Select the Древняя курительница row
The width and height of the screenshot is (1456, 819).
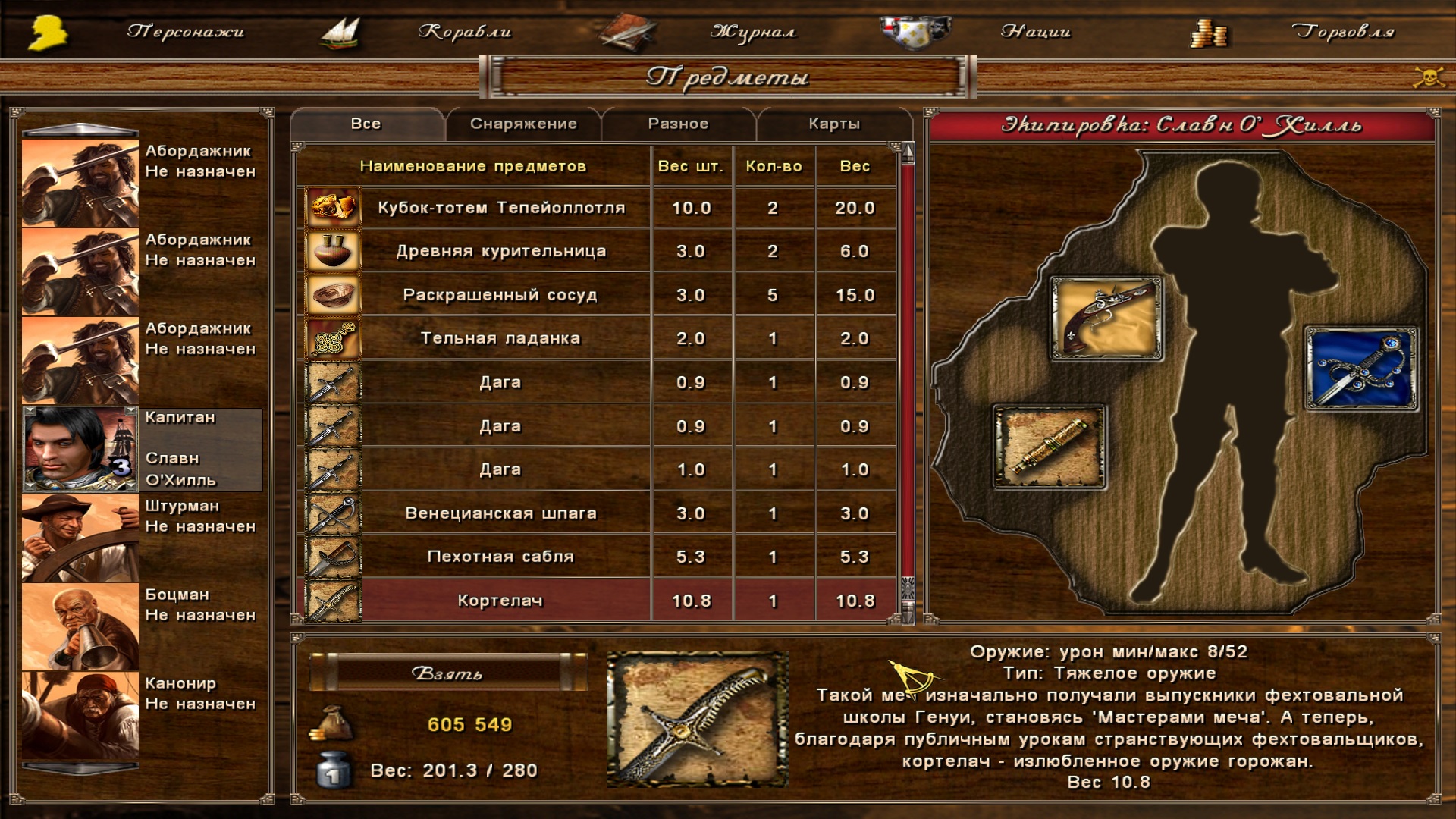click(x=501, y=251)
